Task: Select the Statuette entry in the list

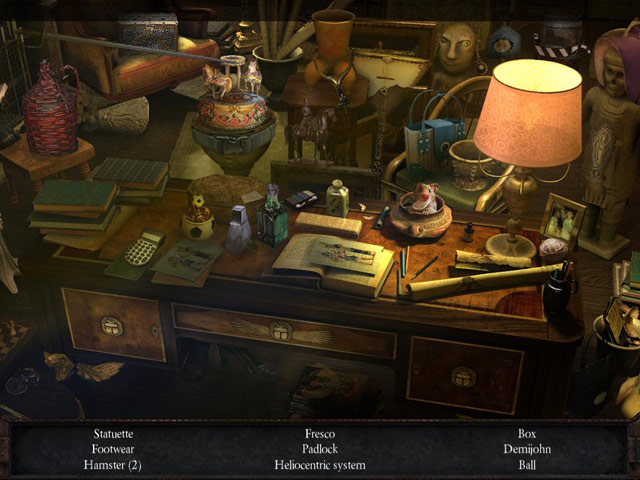Action: pos(112,434)
